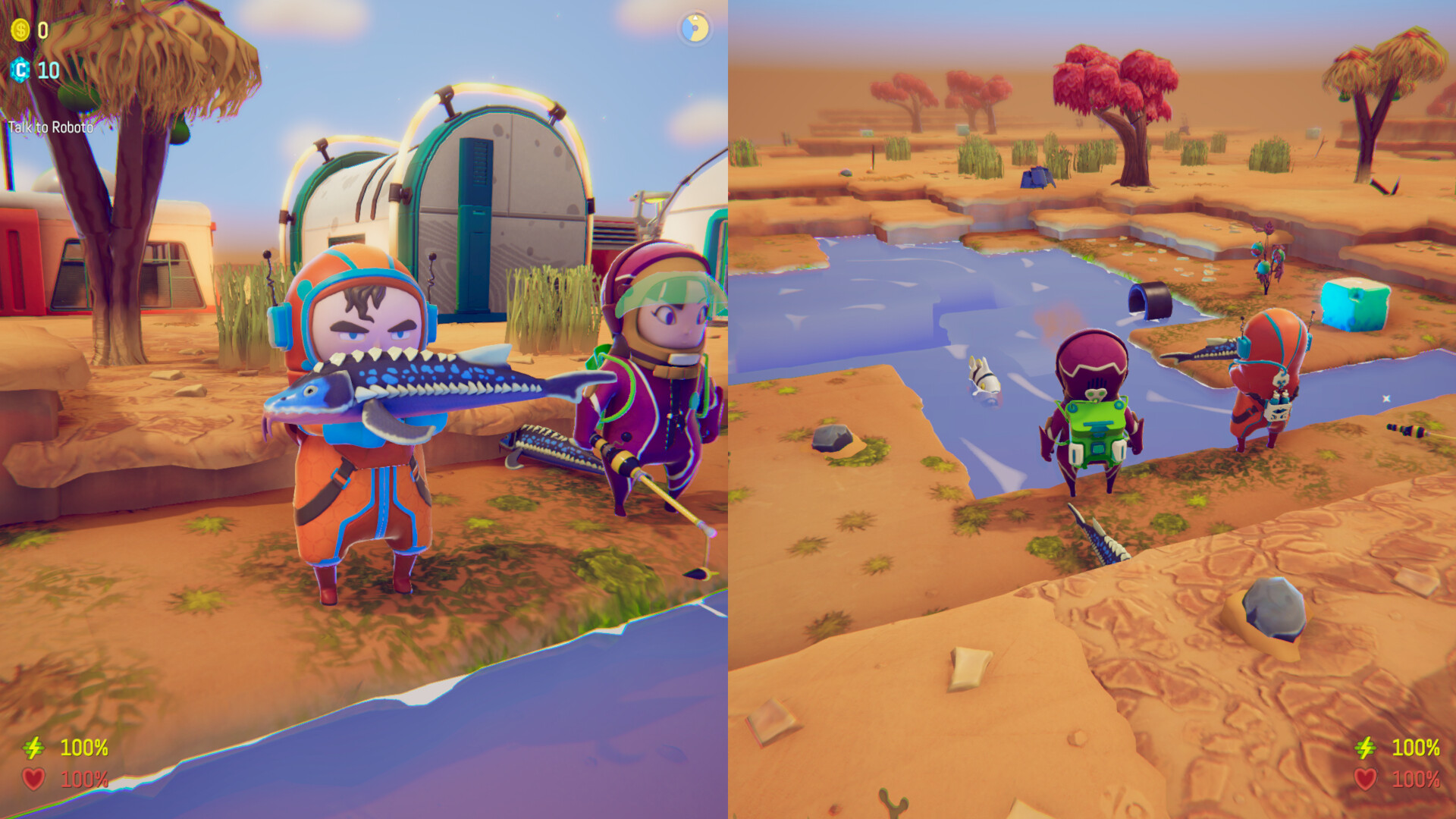Click the yellow lightning energy icon left screen
1456x819 pixels.
tap(35, 747)
